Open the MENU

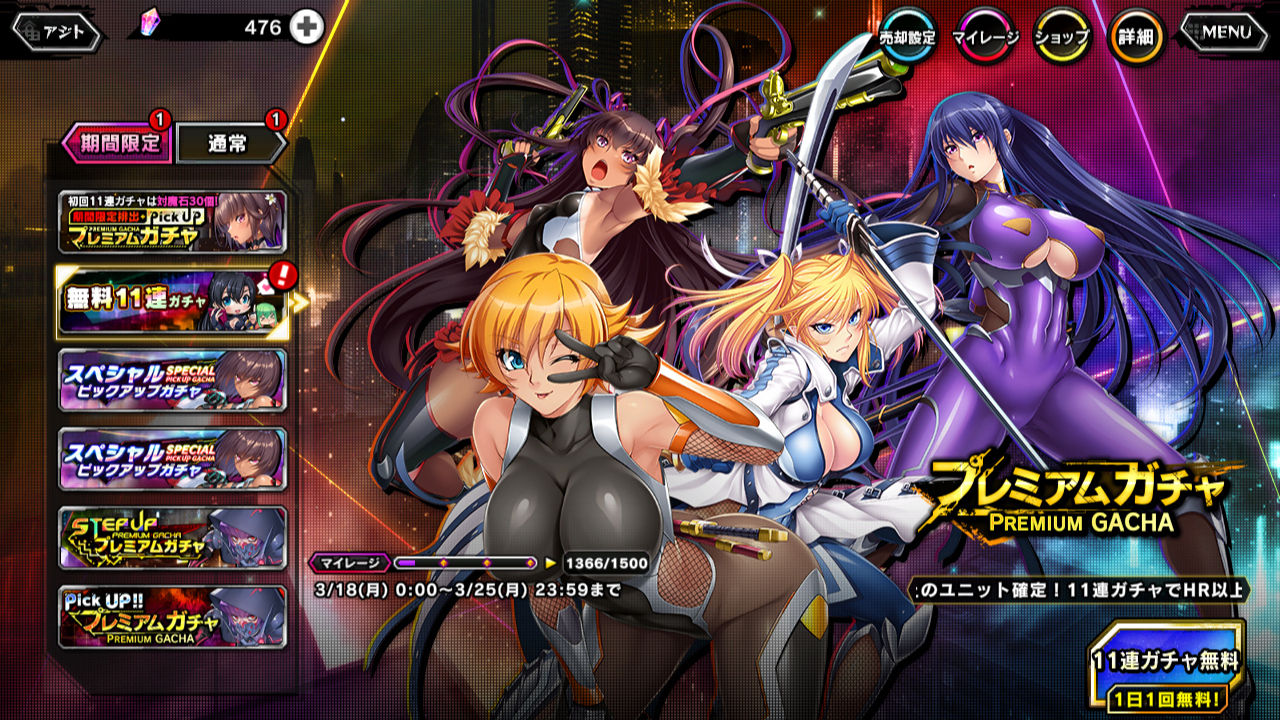[x=1226, y=32]
